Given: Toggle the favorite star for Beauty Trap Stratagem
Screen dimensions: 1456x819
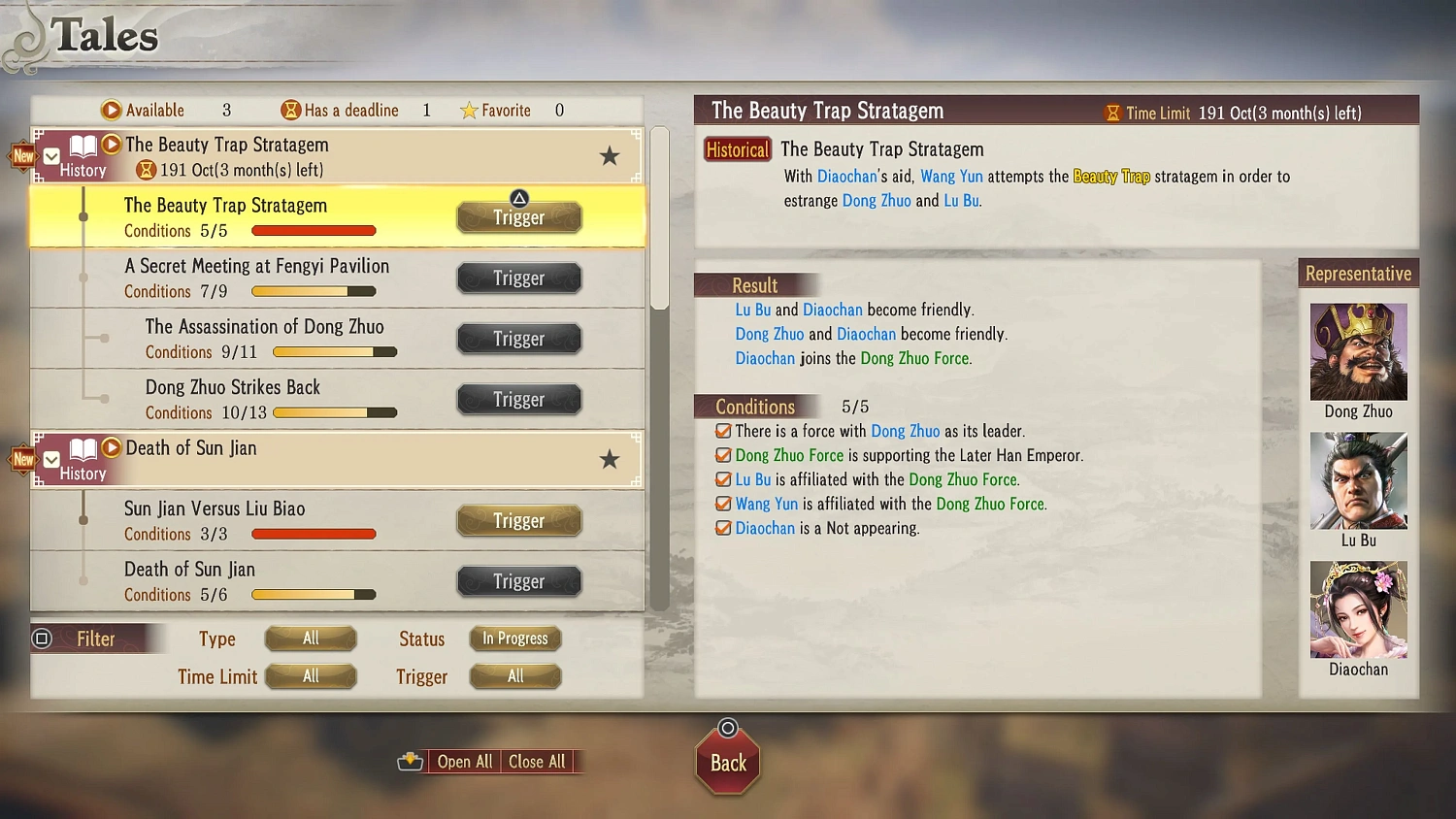Looking at the screenshot, I should tap(610, 155).
